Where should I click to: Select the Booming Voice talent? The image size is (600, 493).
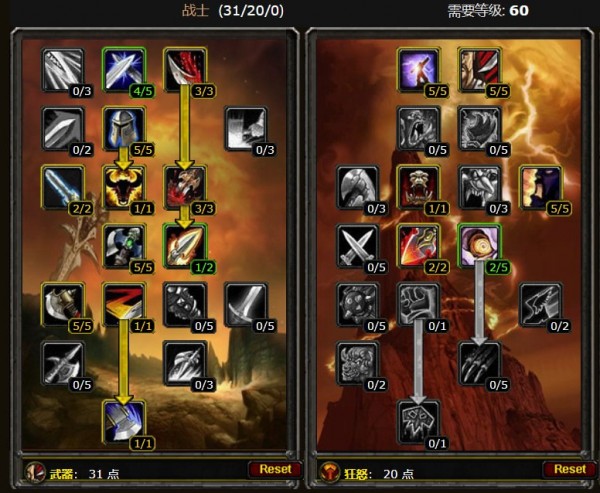pyautogui.click(x=417, y=68)
